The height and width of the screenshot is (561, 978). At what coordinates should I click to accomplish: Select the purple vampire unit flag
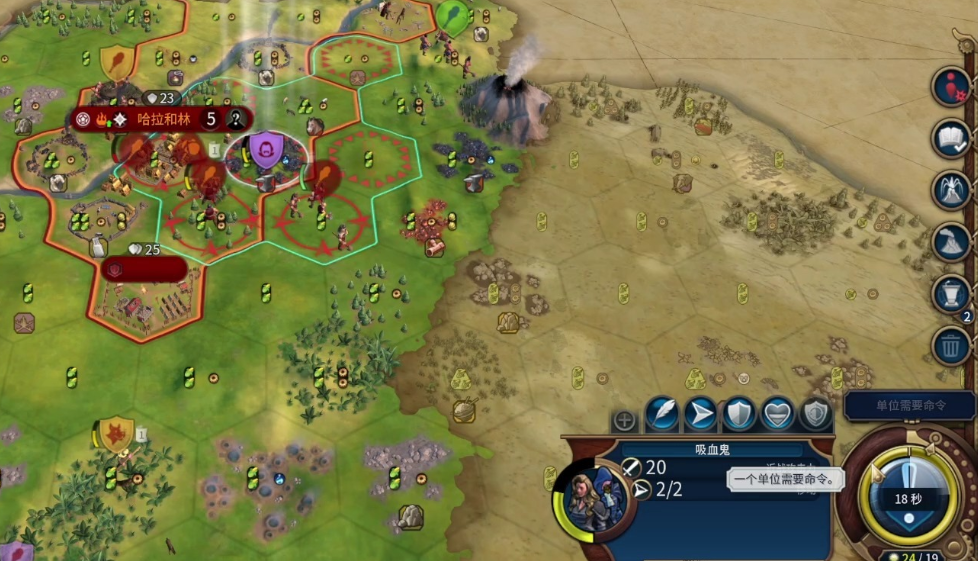click(266, 152)
